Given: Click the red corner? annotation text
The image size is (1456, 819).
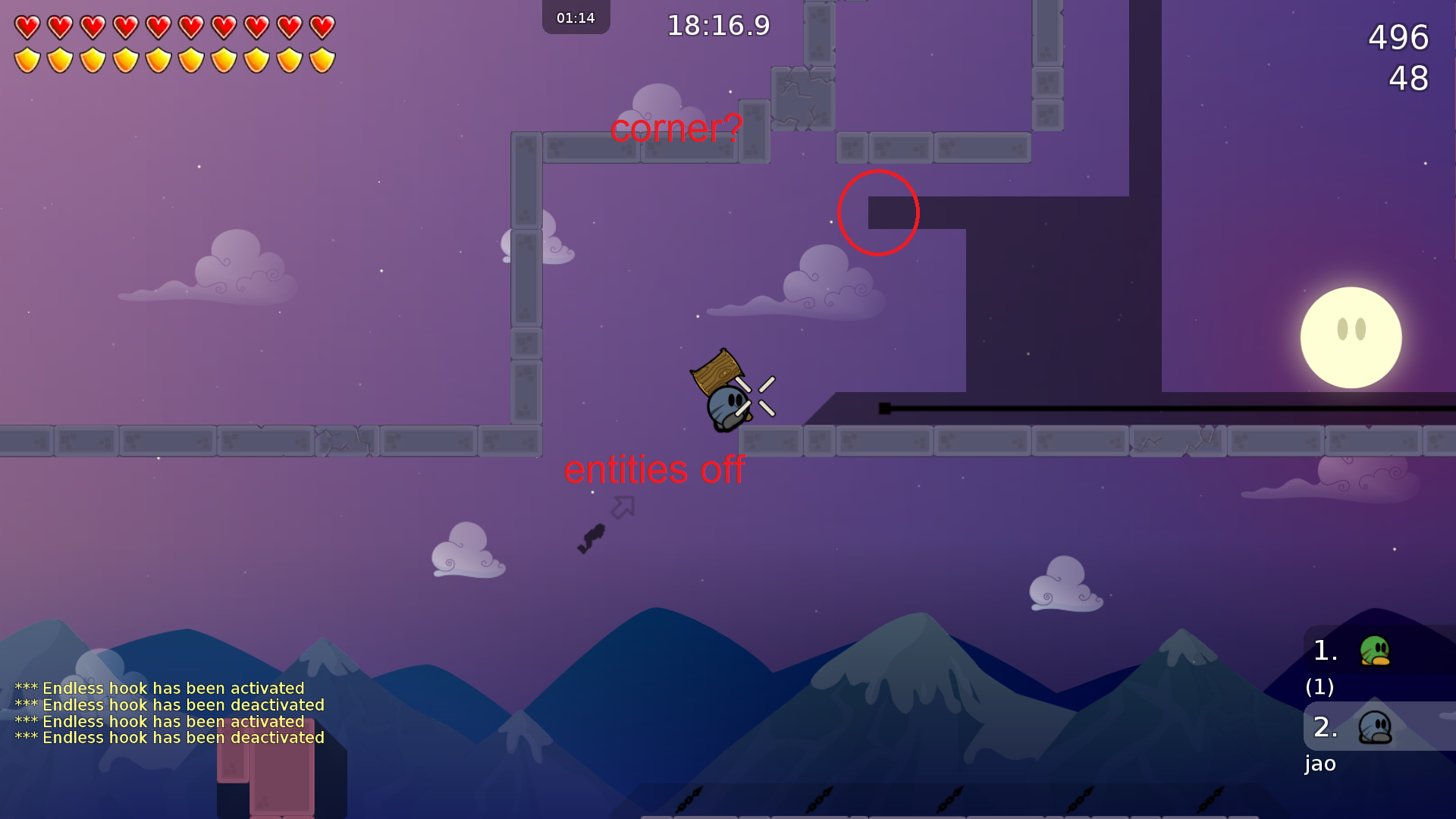Looking at the screenshot, I should 677,130.
